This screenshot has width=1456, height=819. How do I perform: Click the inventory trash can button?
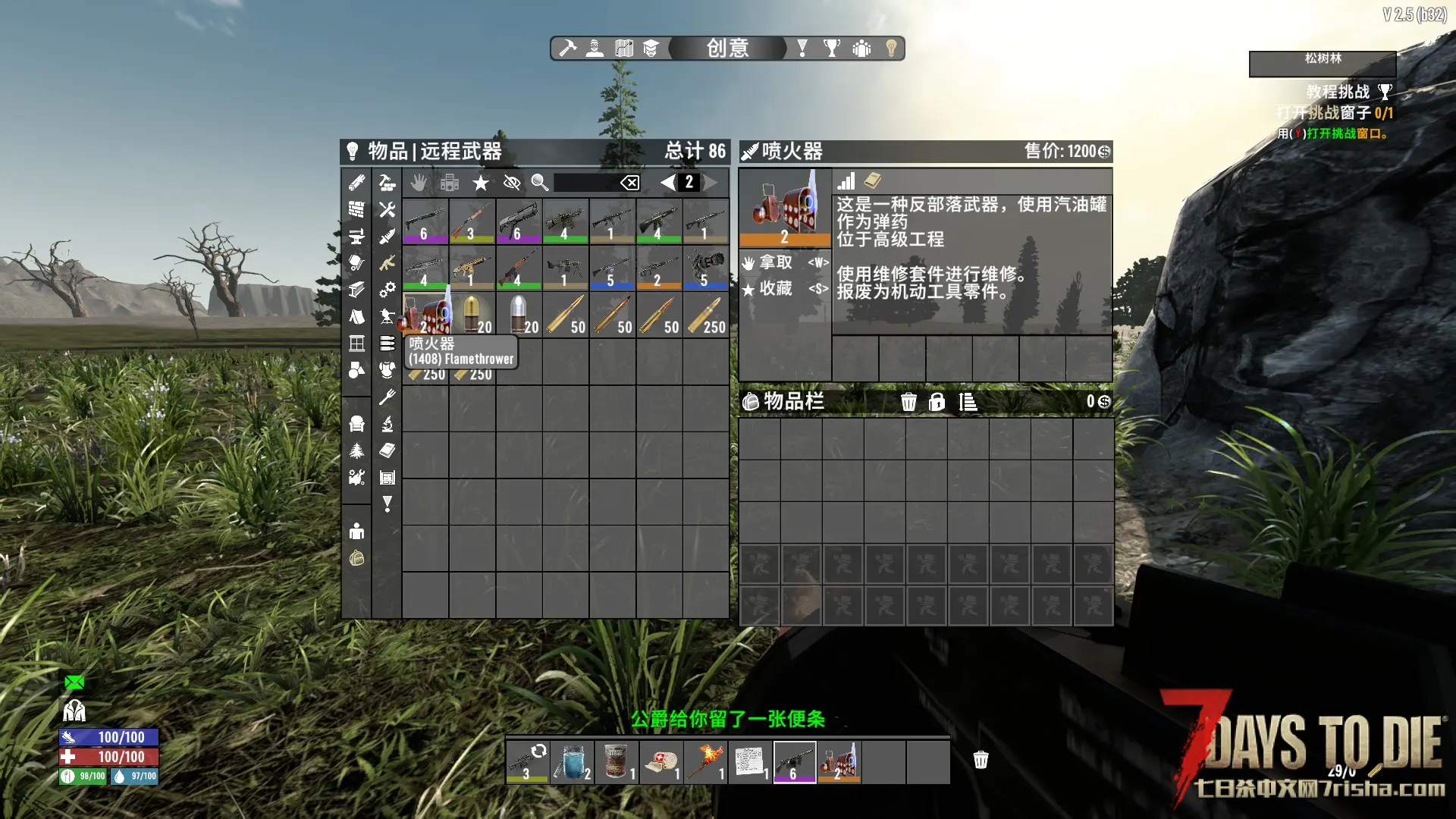908,402
